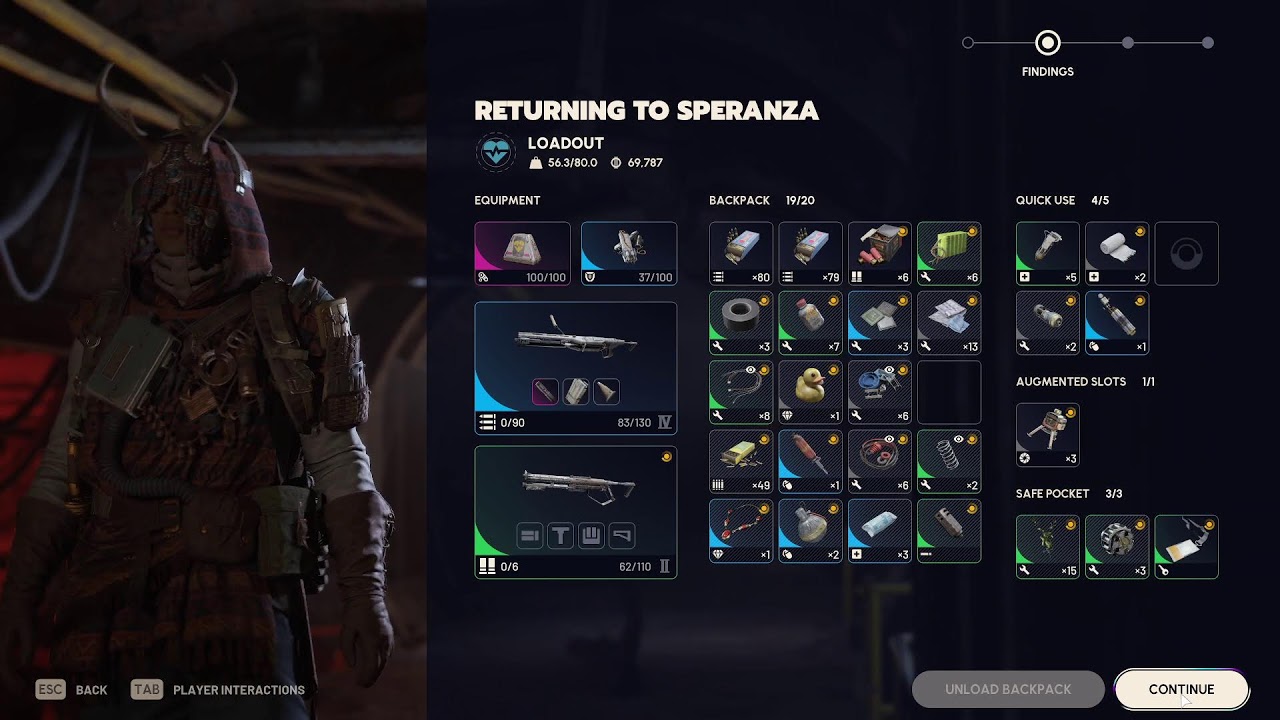
Task: Select the tripod turret in augmented slots
Action: click(1048, 435)
